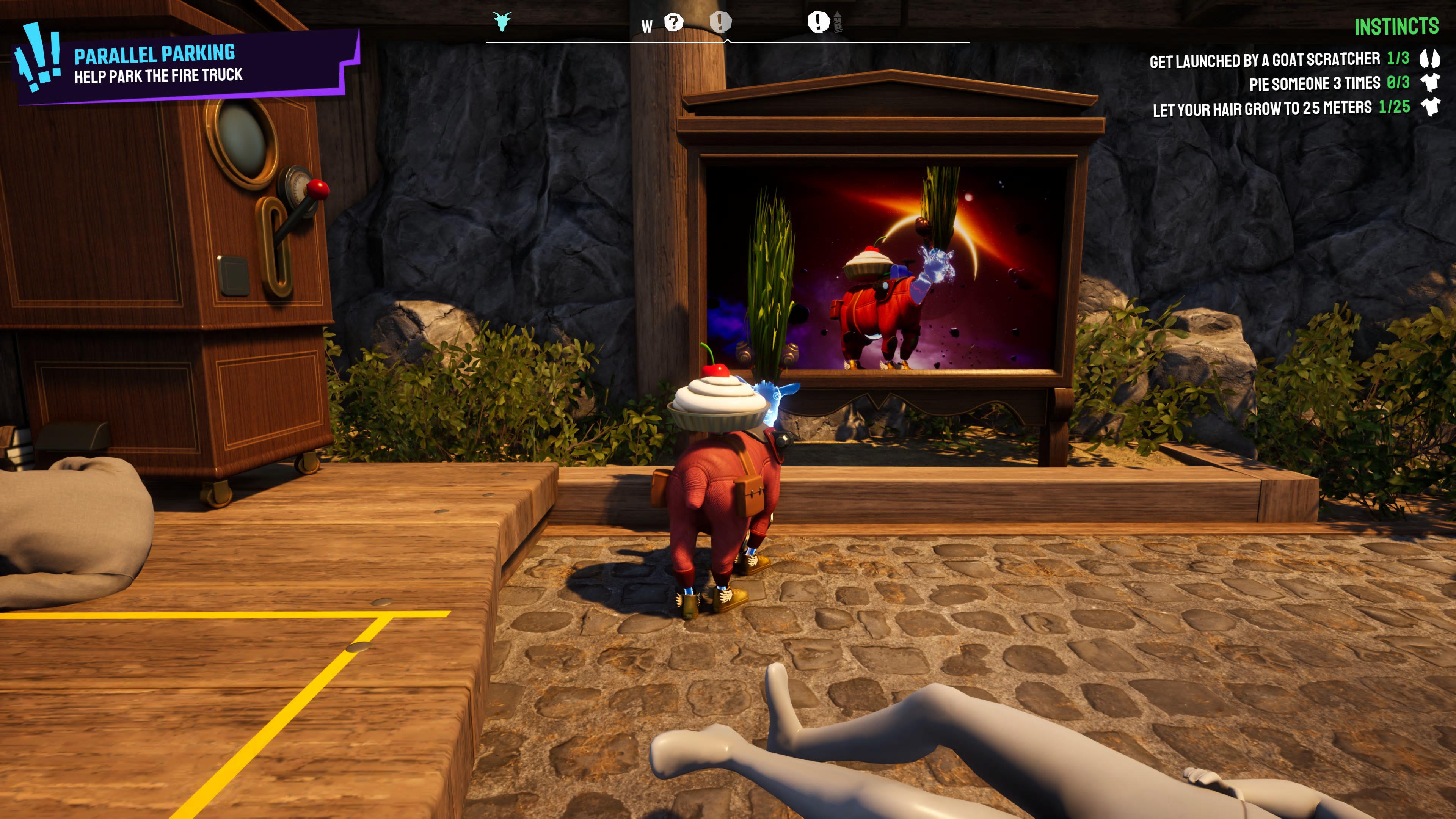The height and width of the screenshot is (819, 1456).
Task: Choose the hair grow 25 meters instinct
Action: coord(1280,108)
